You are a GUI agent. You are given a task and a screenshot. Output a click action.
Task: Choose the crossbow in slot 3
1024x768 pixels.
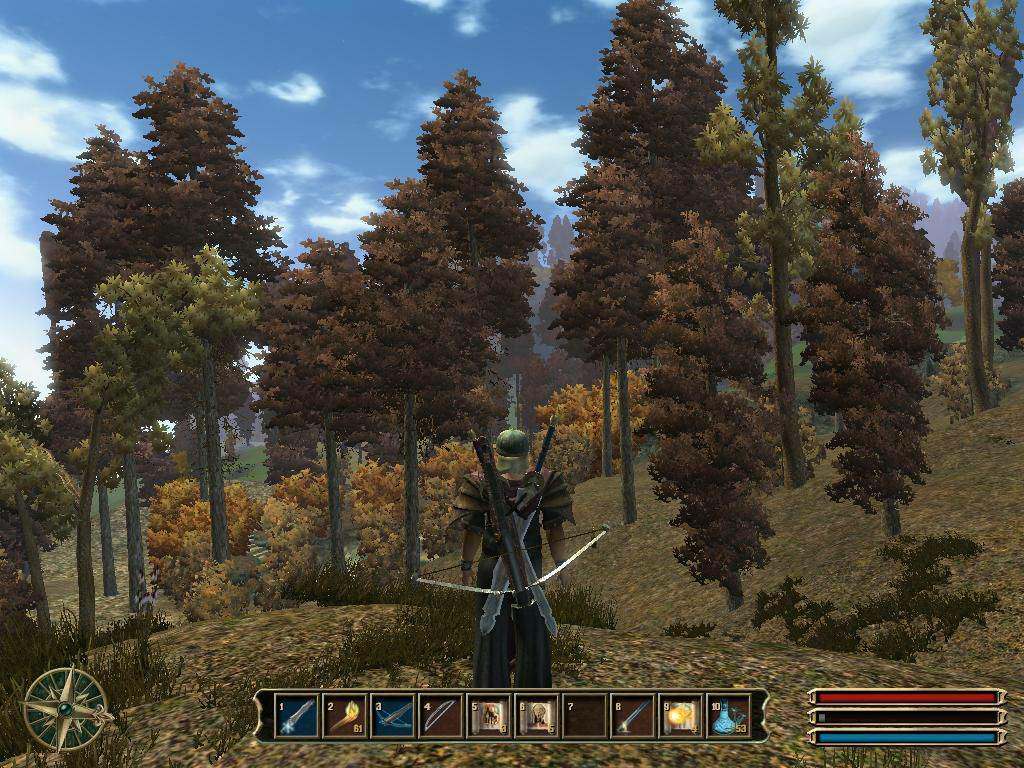click(393, 716)
